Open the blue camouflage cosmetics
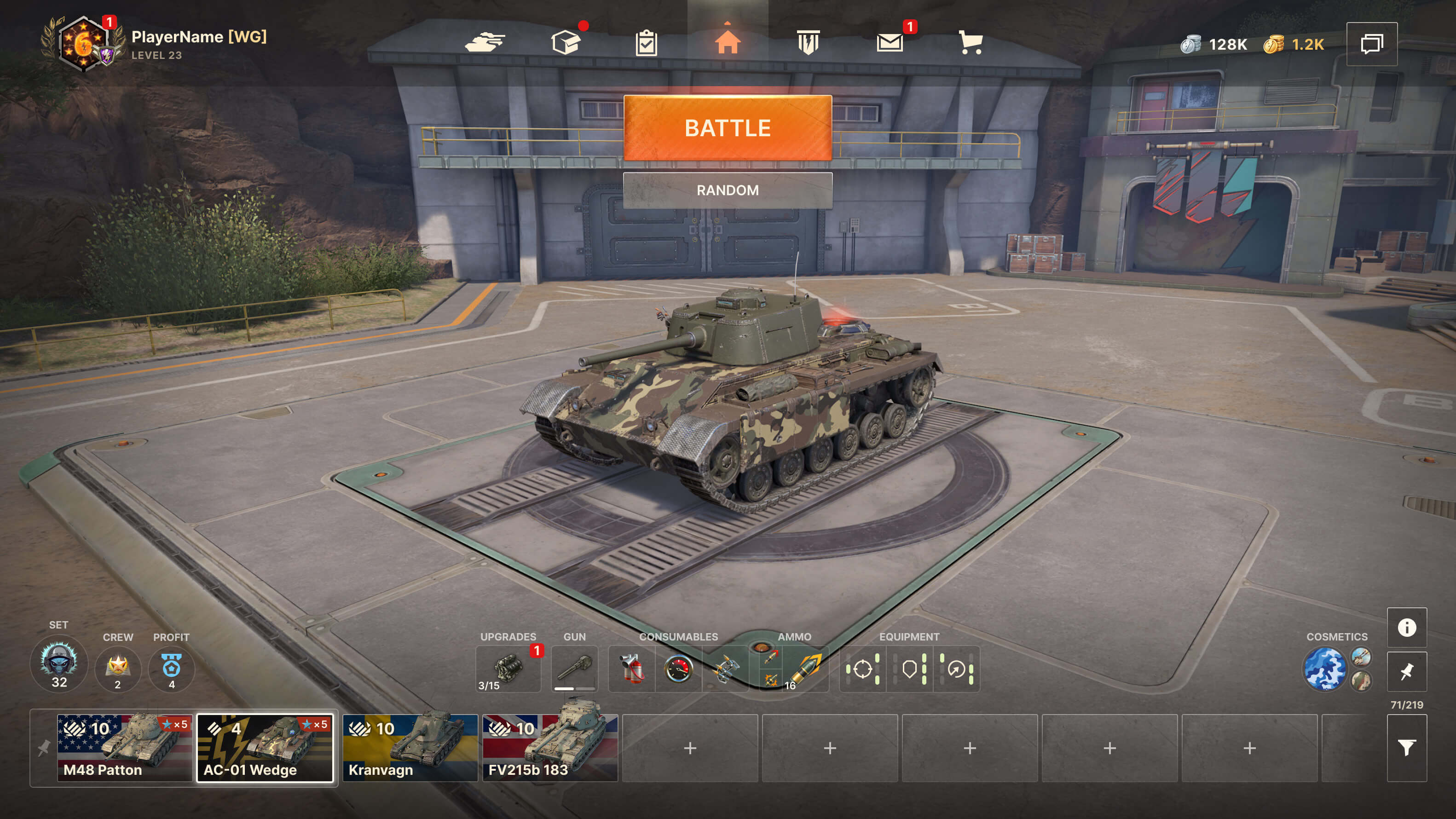 1324,669
